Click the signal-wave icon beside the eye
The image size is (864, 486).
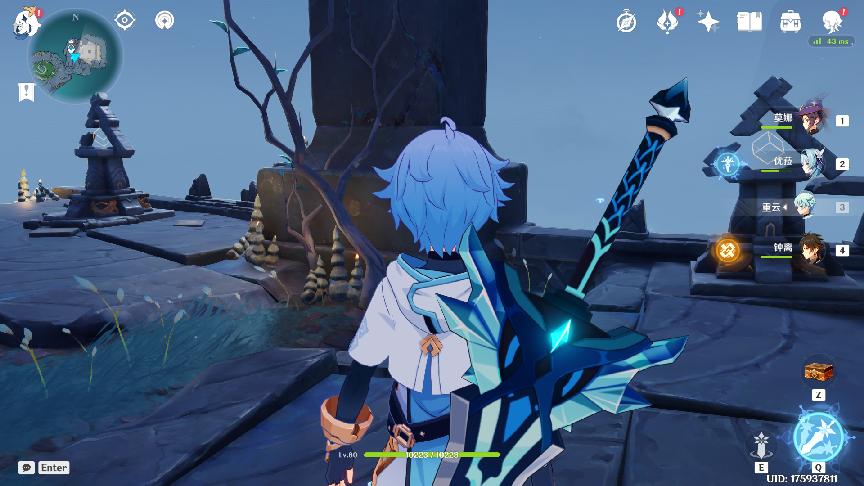(x=165, y=20)
